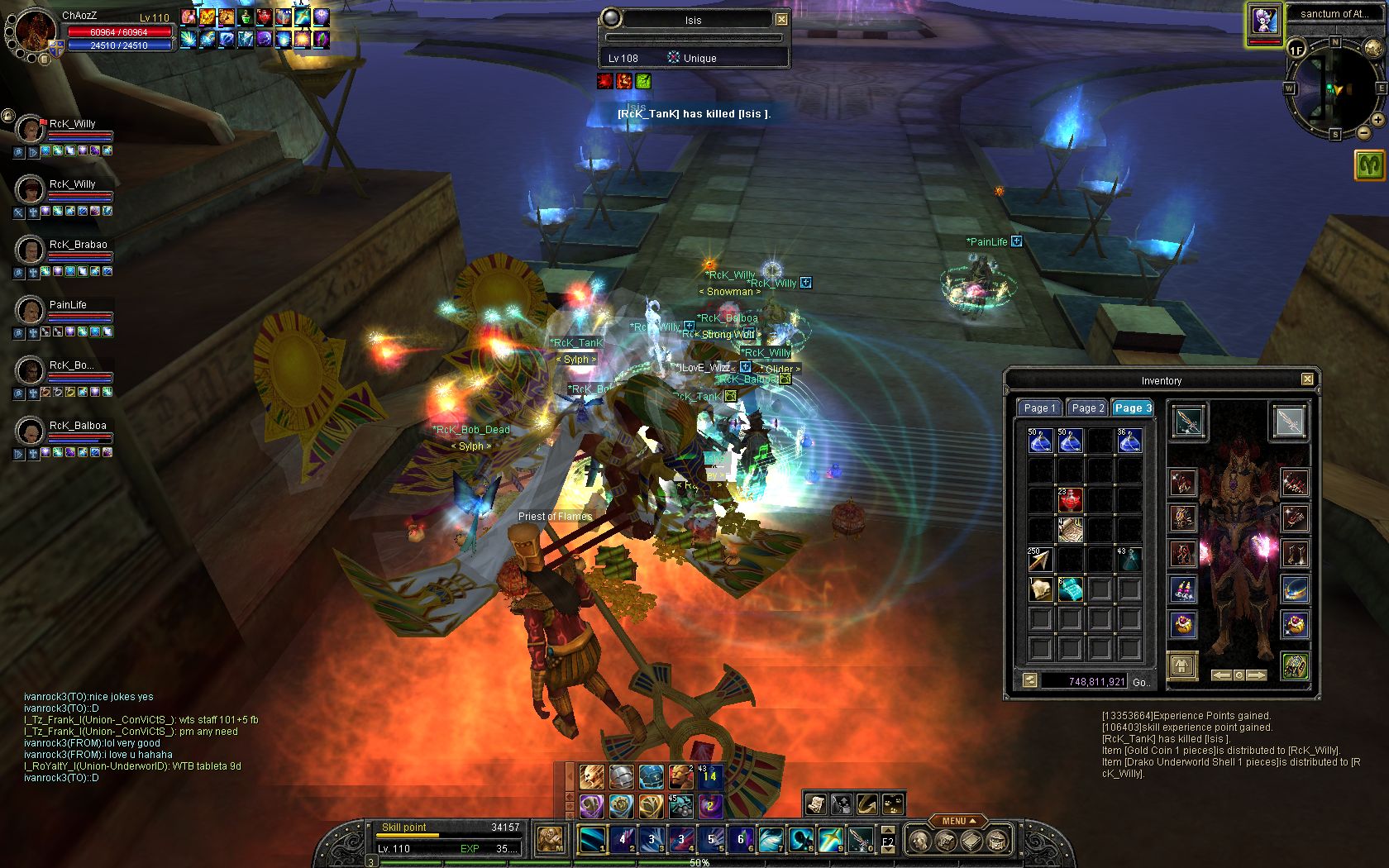Zoom in the minimap
The width and height of the screenshot is (1389, 868).
(1377, 120)
